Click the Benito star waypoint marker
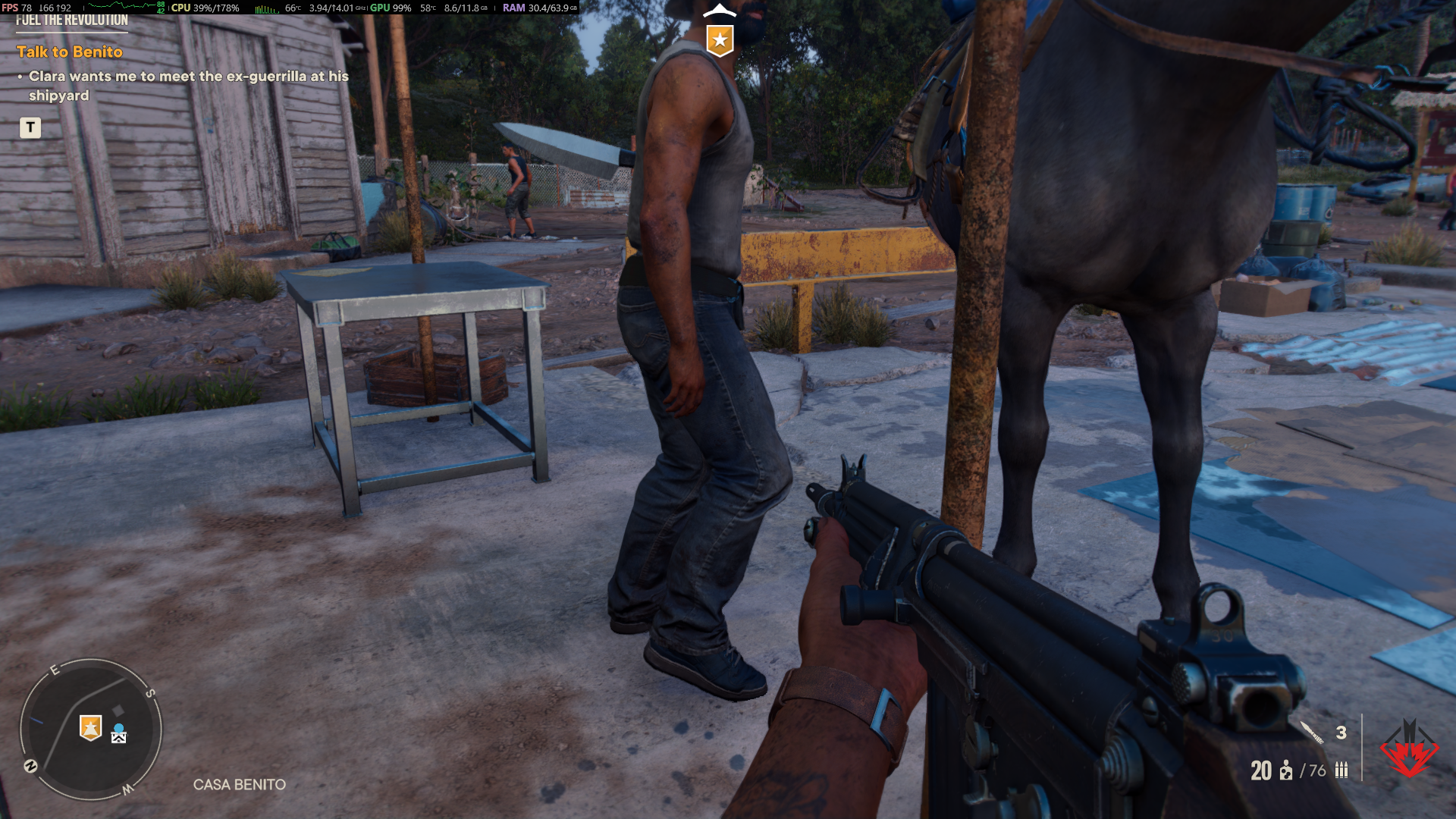 (720, 39)
